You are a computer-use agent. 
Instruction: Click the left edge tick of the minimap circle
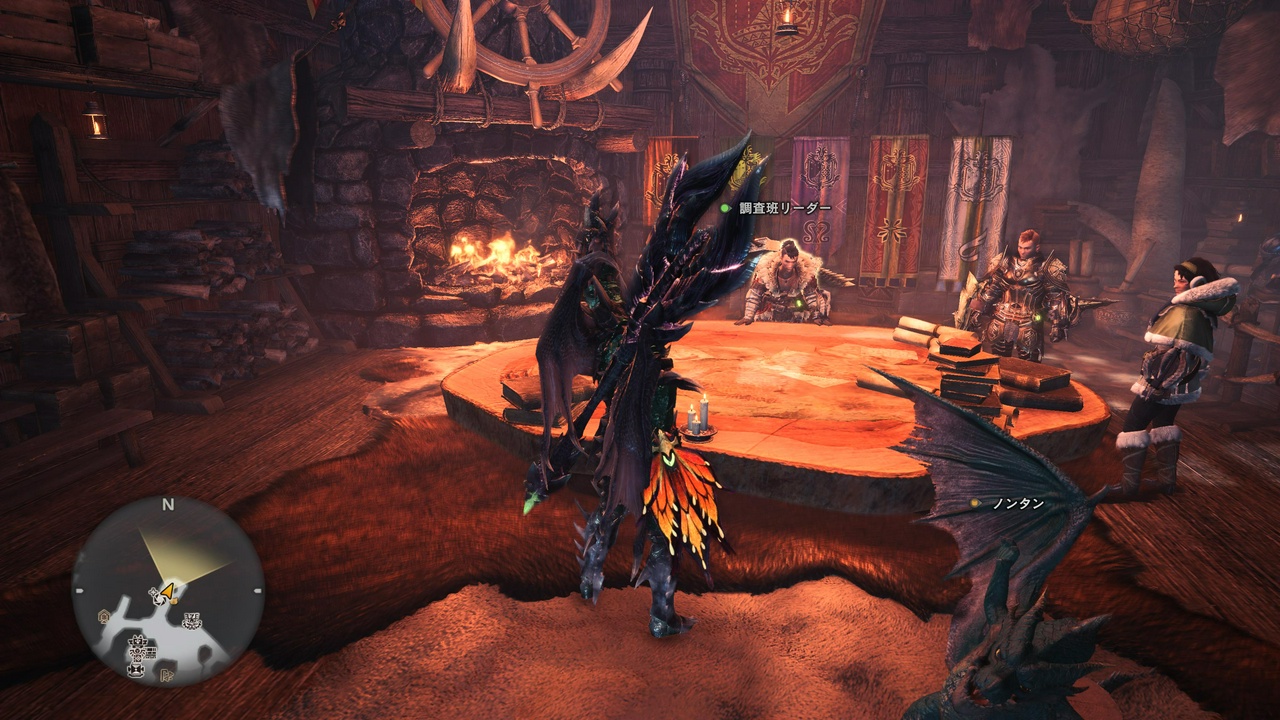80,590
